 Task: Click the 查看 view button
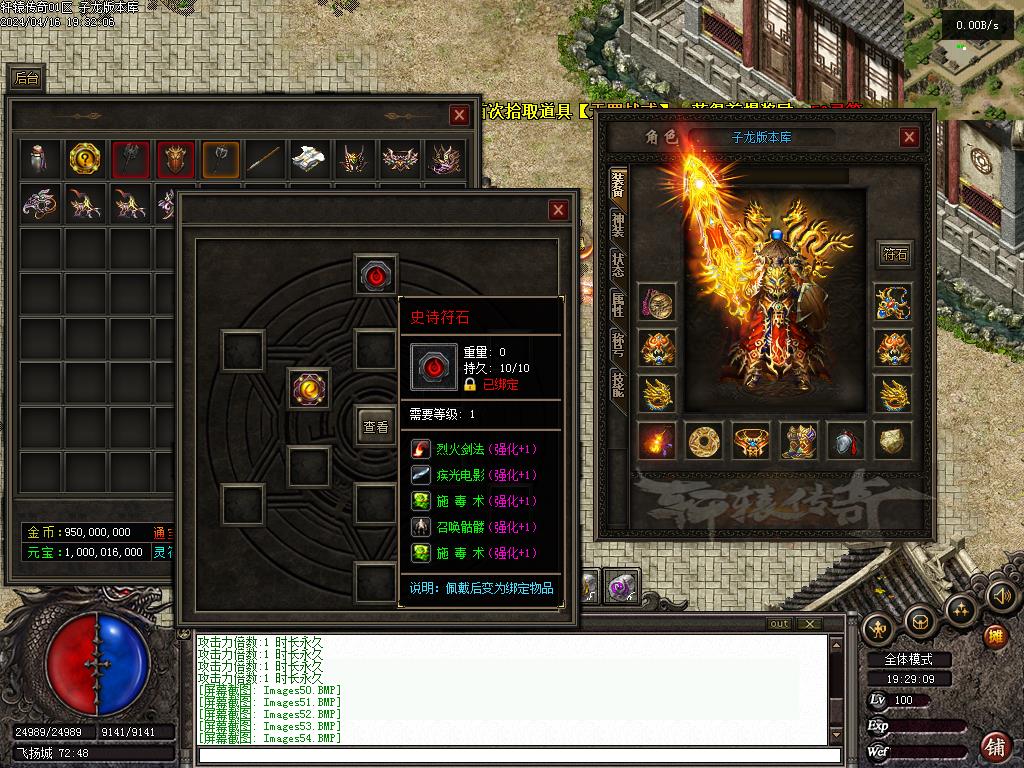tap(376, 427)
